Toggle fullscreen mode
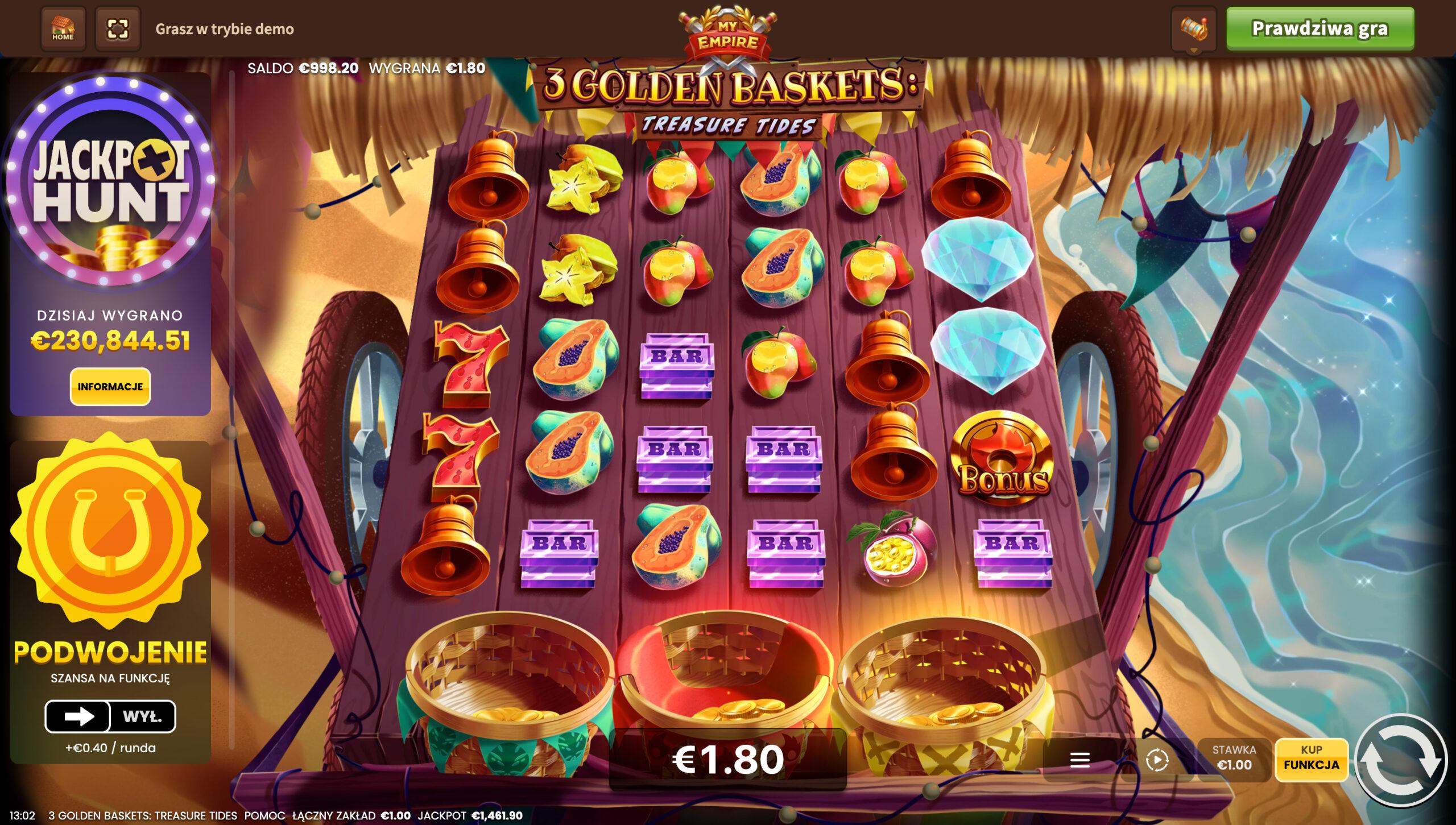This screenshot has width=1456, height=825. coord(117,29)
